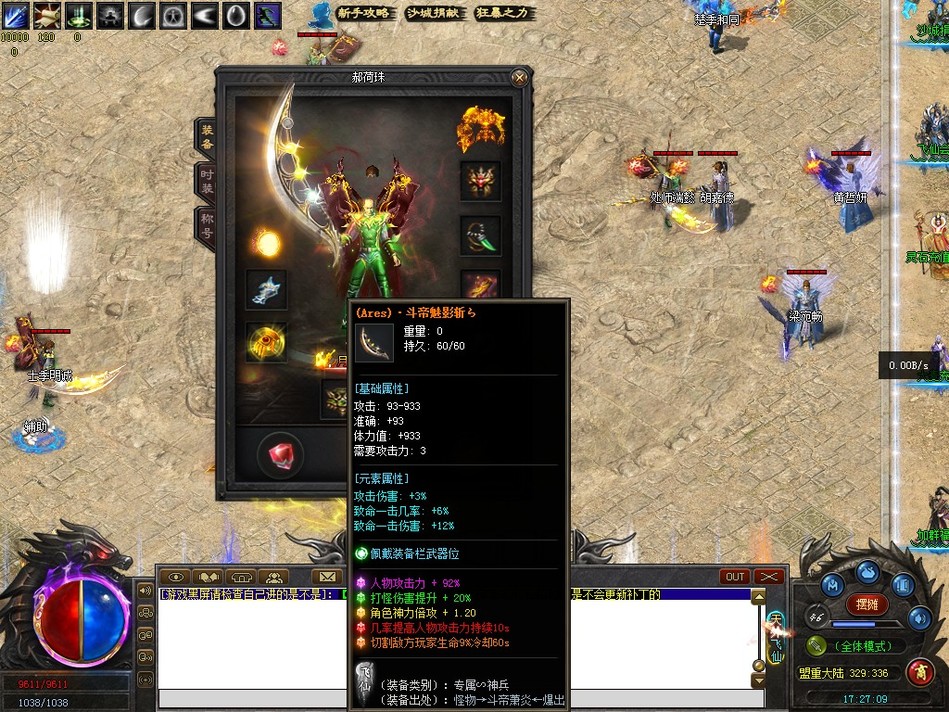949x712 pixels.
Task: Activate the 狂暴之力 button
Action: click(x=501, y=13)
